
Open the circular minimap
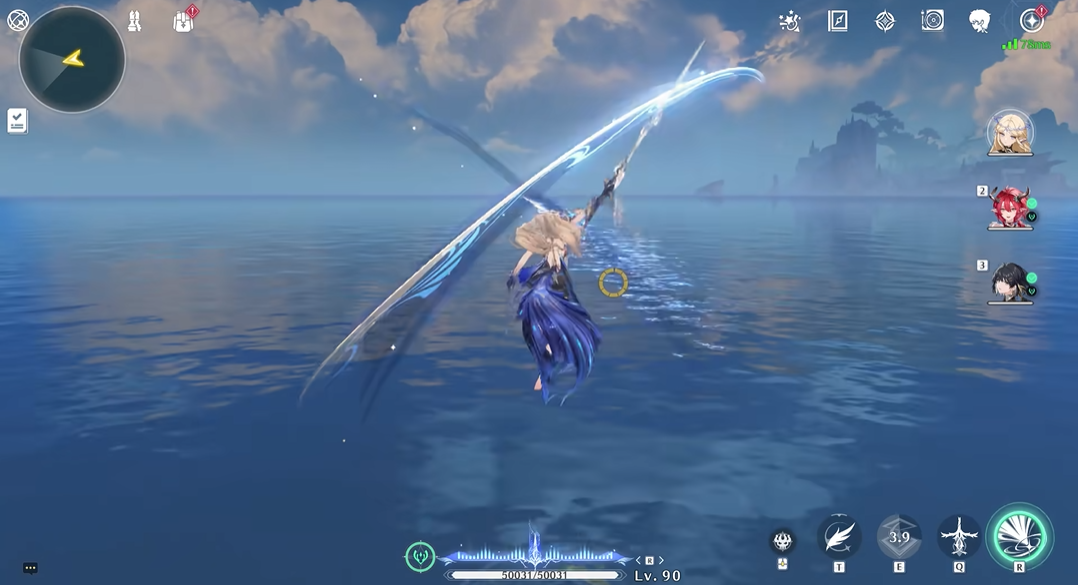point(72,59)
